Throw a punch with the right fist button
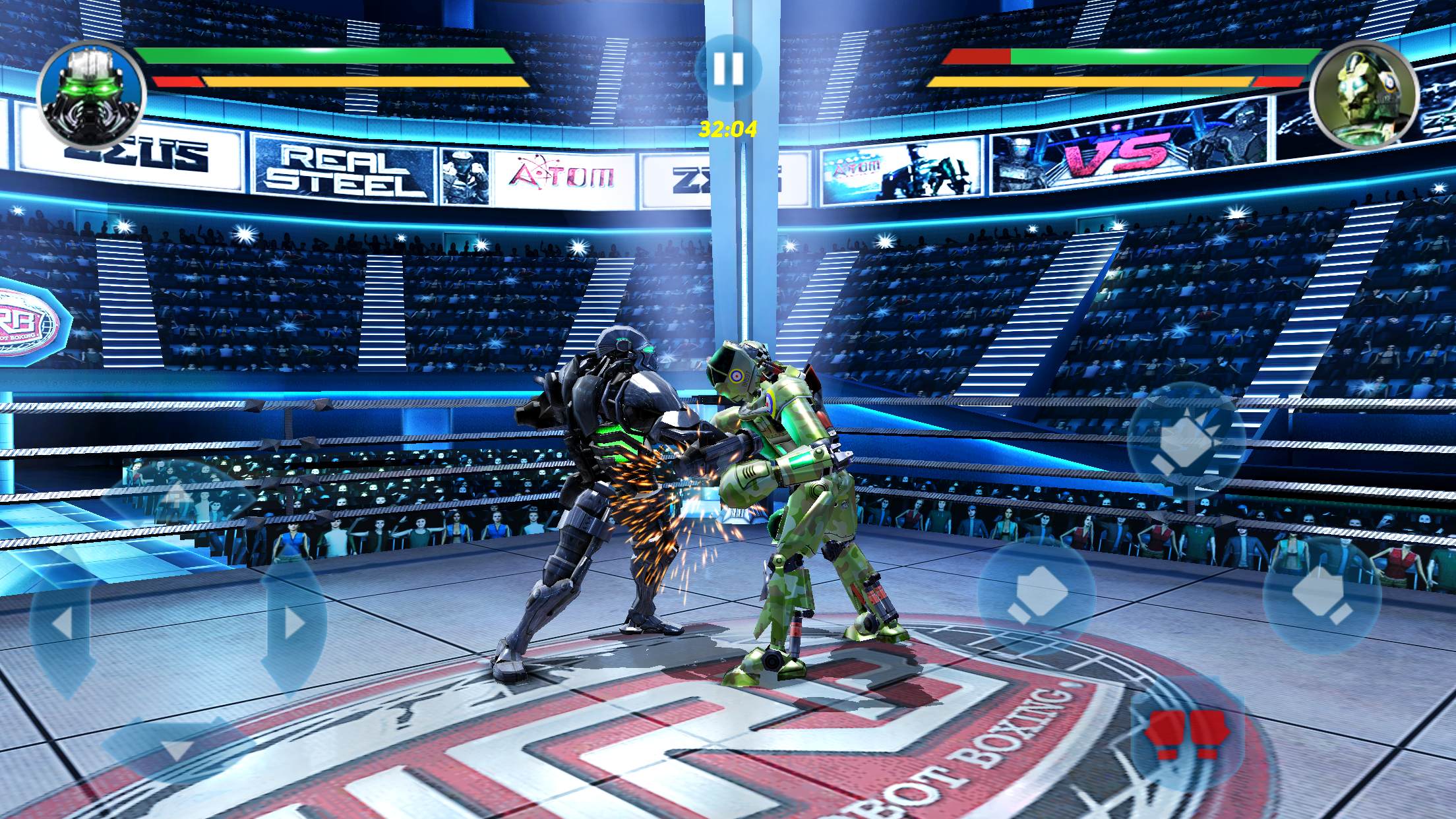1456x819 pixels. point(1321,595)
